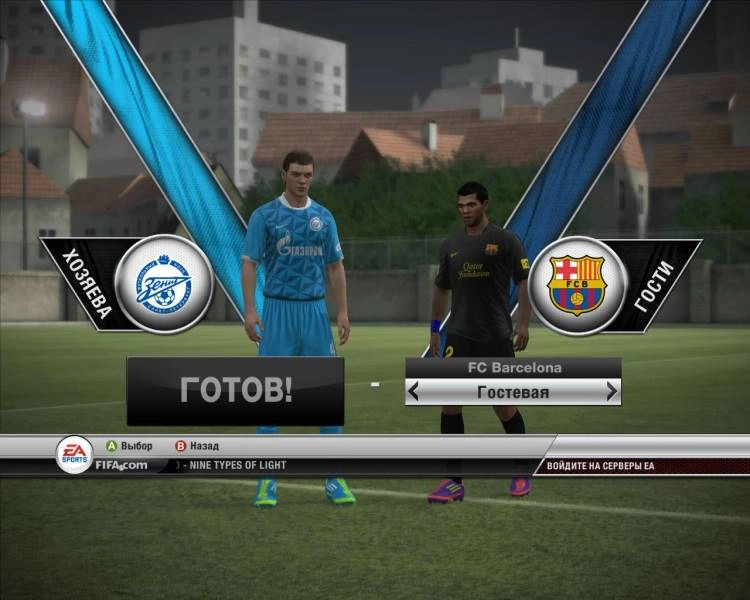Switch to the next Barcelona kit
The image size is (750, 600).
point(611,392)
